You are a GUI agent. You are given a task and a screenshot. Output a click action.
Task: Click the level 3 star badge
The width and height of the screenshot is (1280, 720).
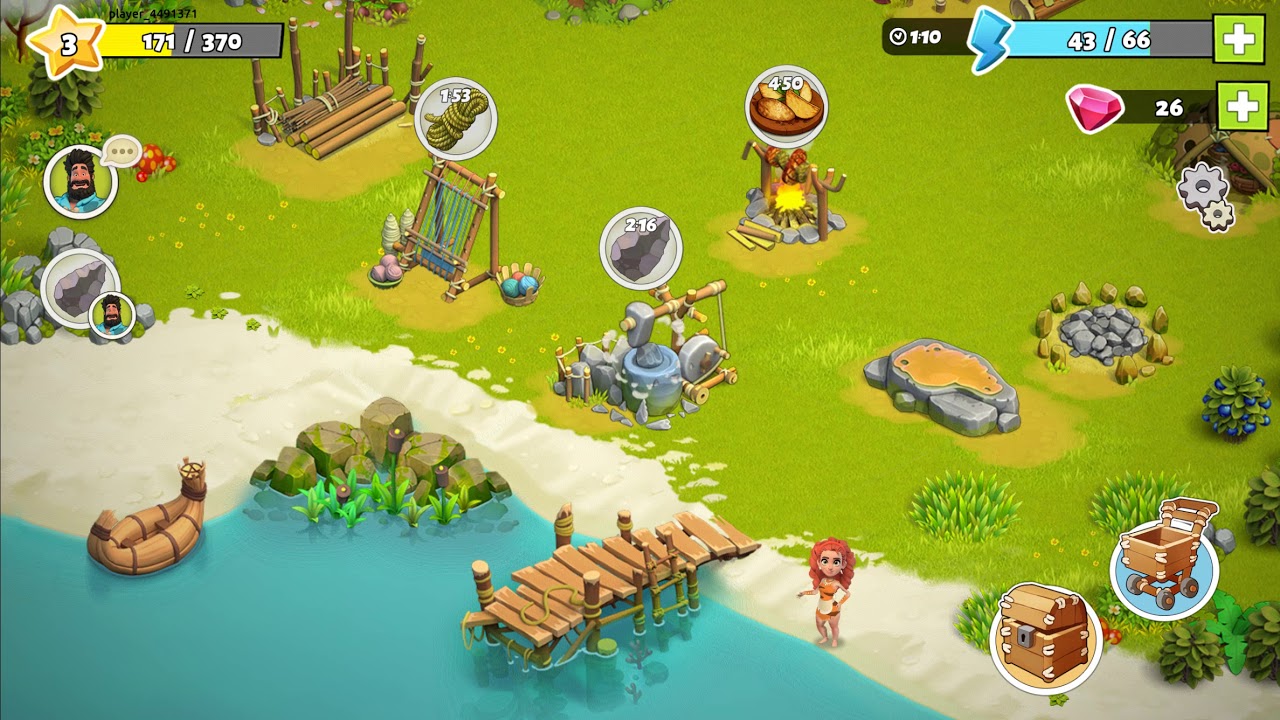(x=66, y=43)
